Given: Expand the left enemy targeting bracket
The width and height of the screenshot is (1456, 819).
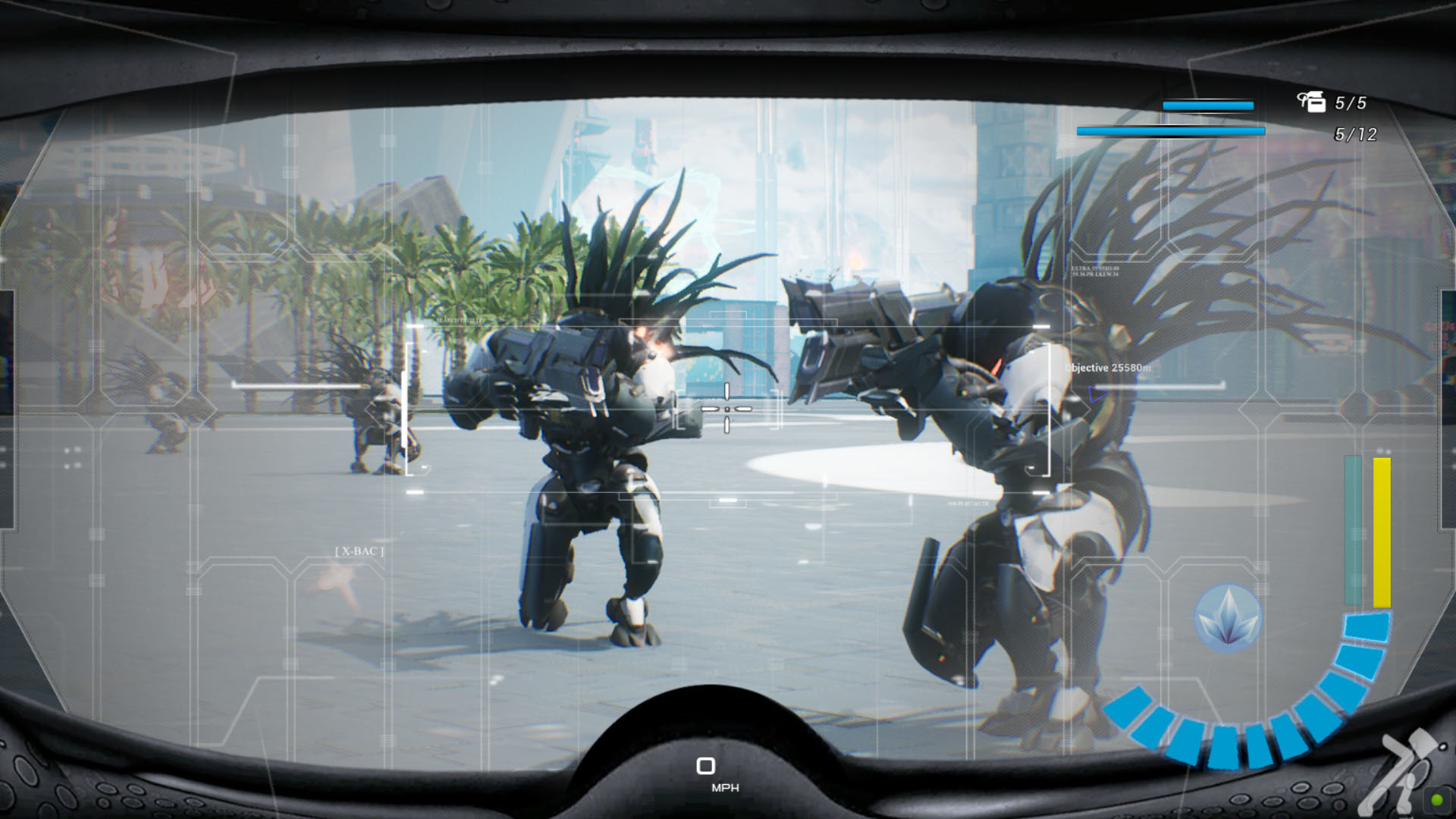Looking at the screenshot, I should pyautogui.click(x=409, y=409).
